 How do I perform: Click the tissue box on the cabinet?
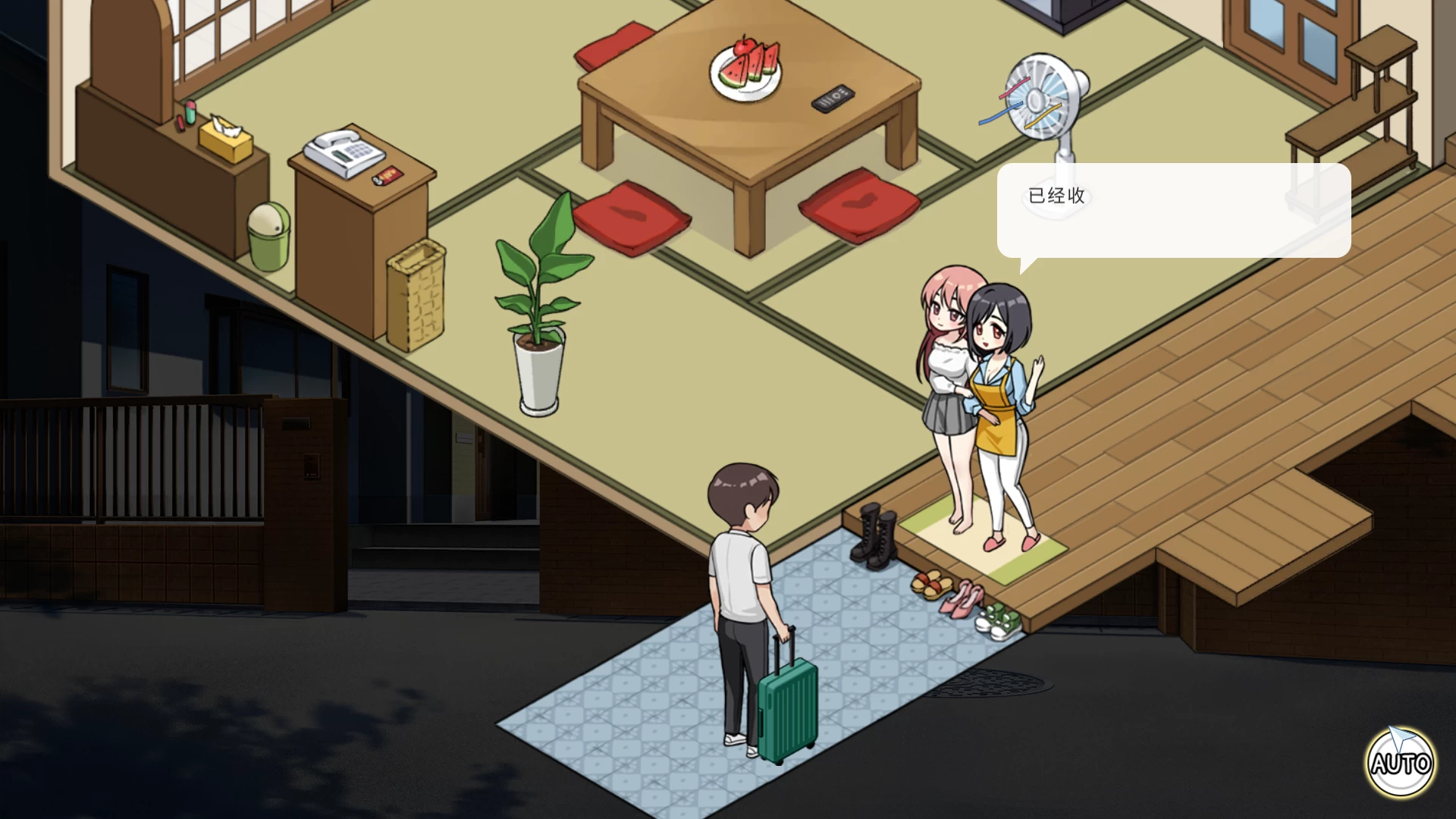coord(224,140)
